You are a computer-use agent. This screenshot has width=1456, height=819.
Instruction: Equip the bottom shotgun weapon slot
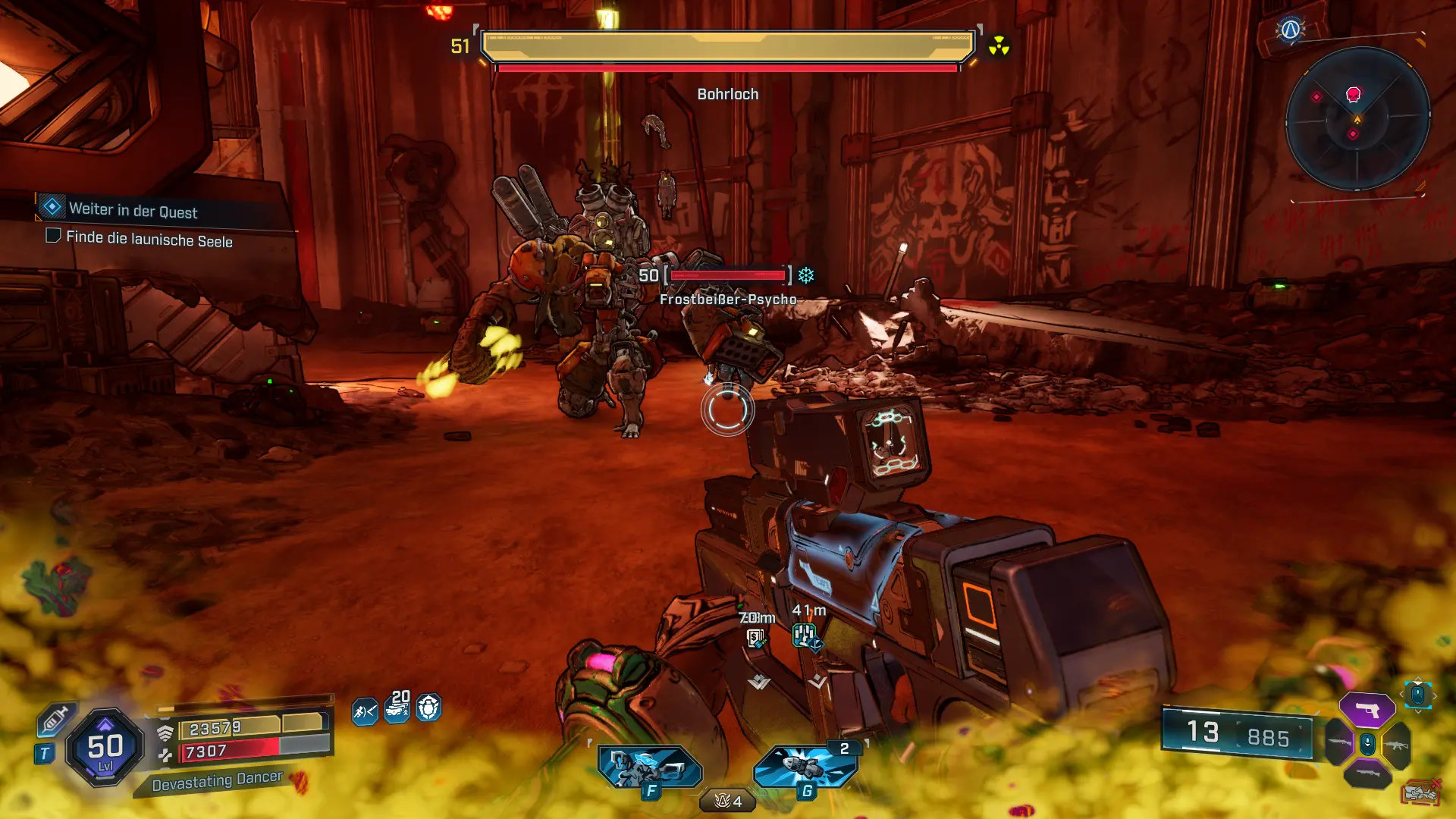(x=1367, y=774)
